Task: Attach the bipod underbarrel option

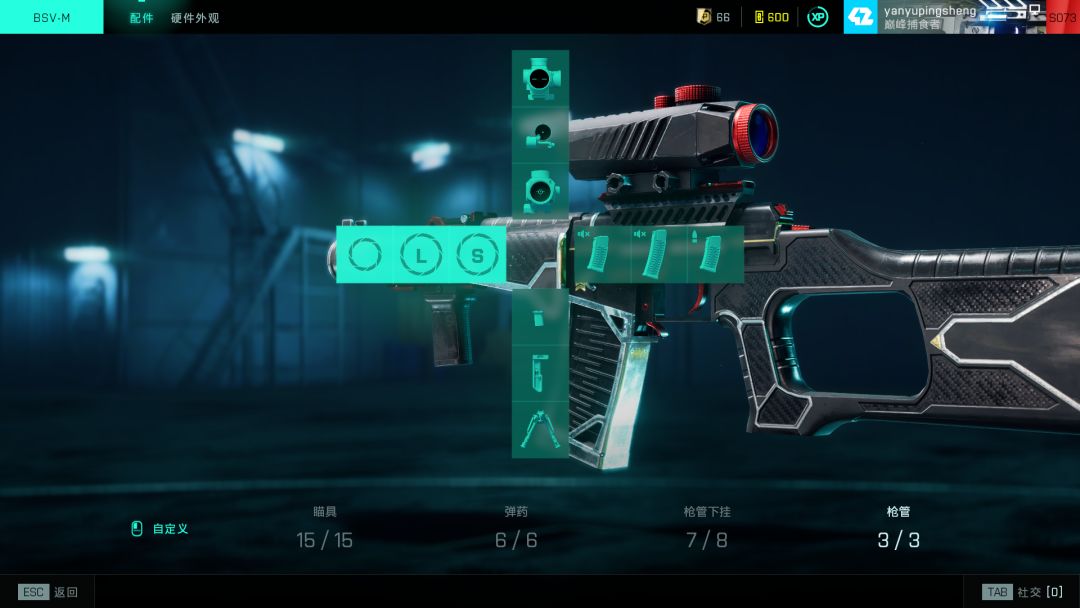Action: point(540,429)
